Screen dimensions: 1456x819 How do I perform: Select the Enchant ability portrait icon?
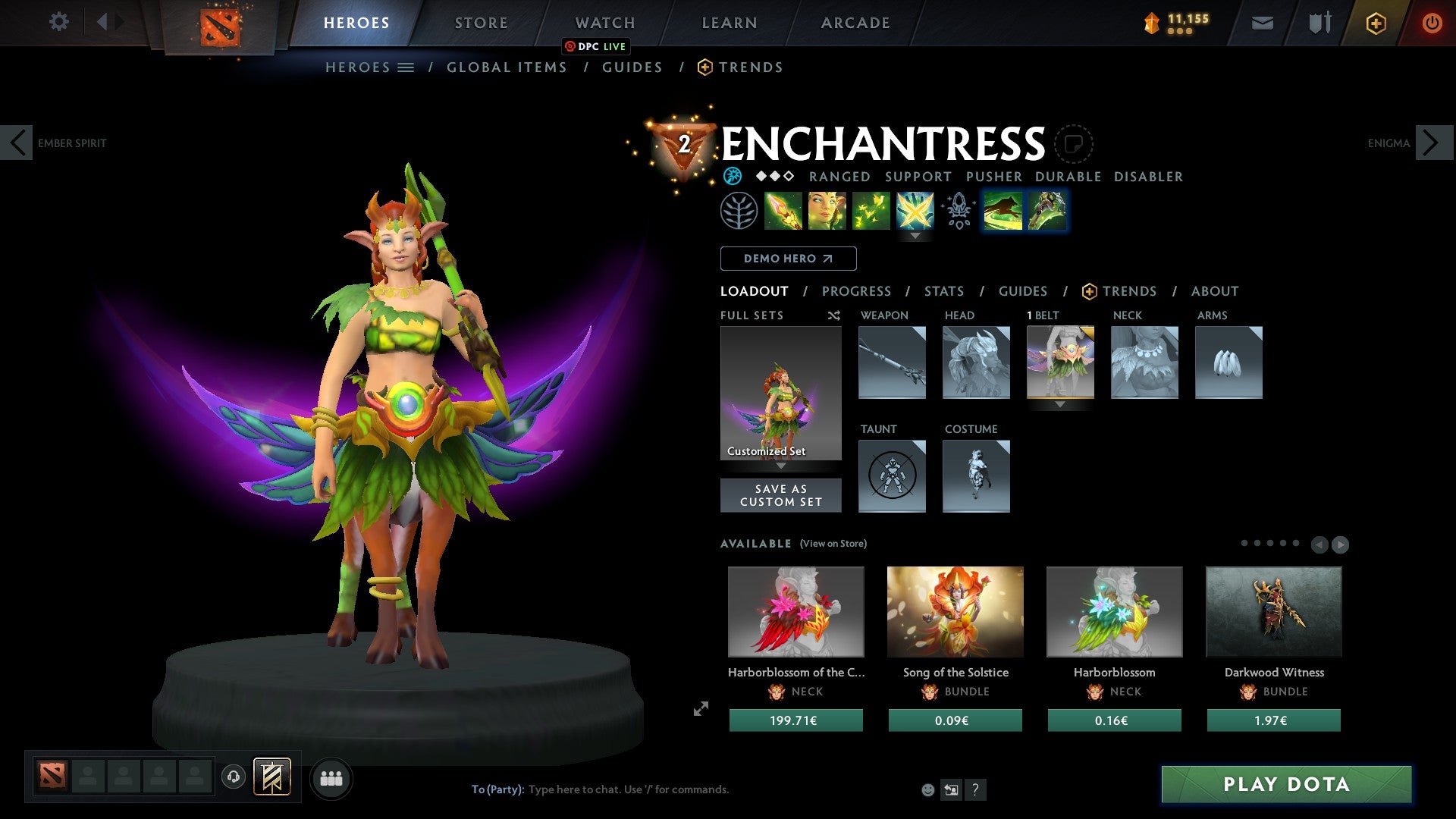coord(829,212)
